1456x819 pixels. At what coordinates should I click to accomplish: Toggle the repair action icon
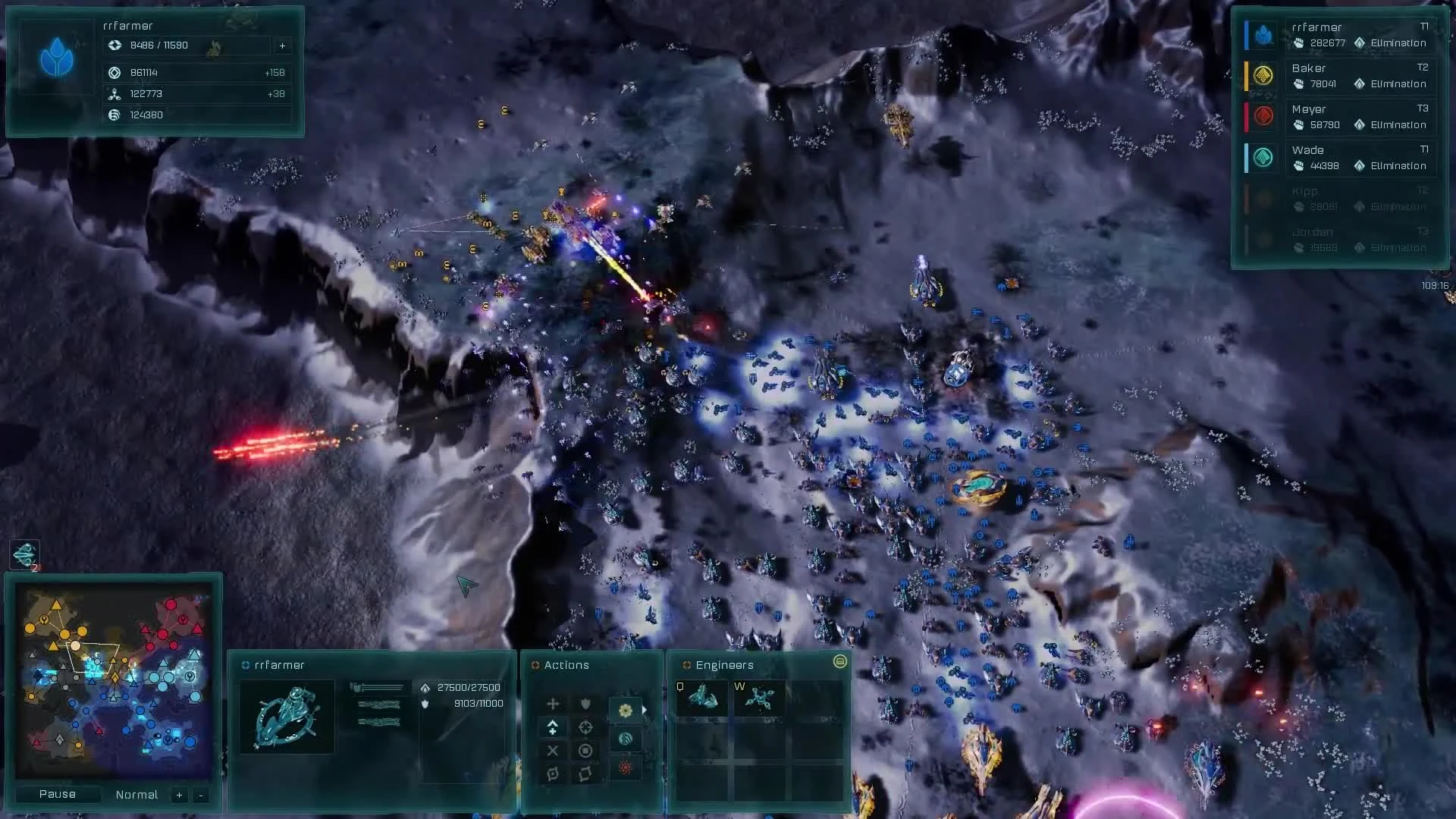626,737
